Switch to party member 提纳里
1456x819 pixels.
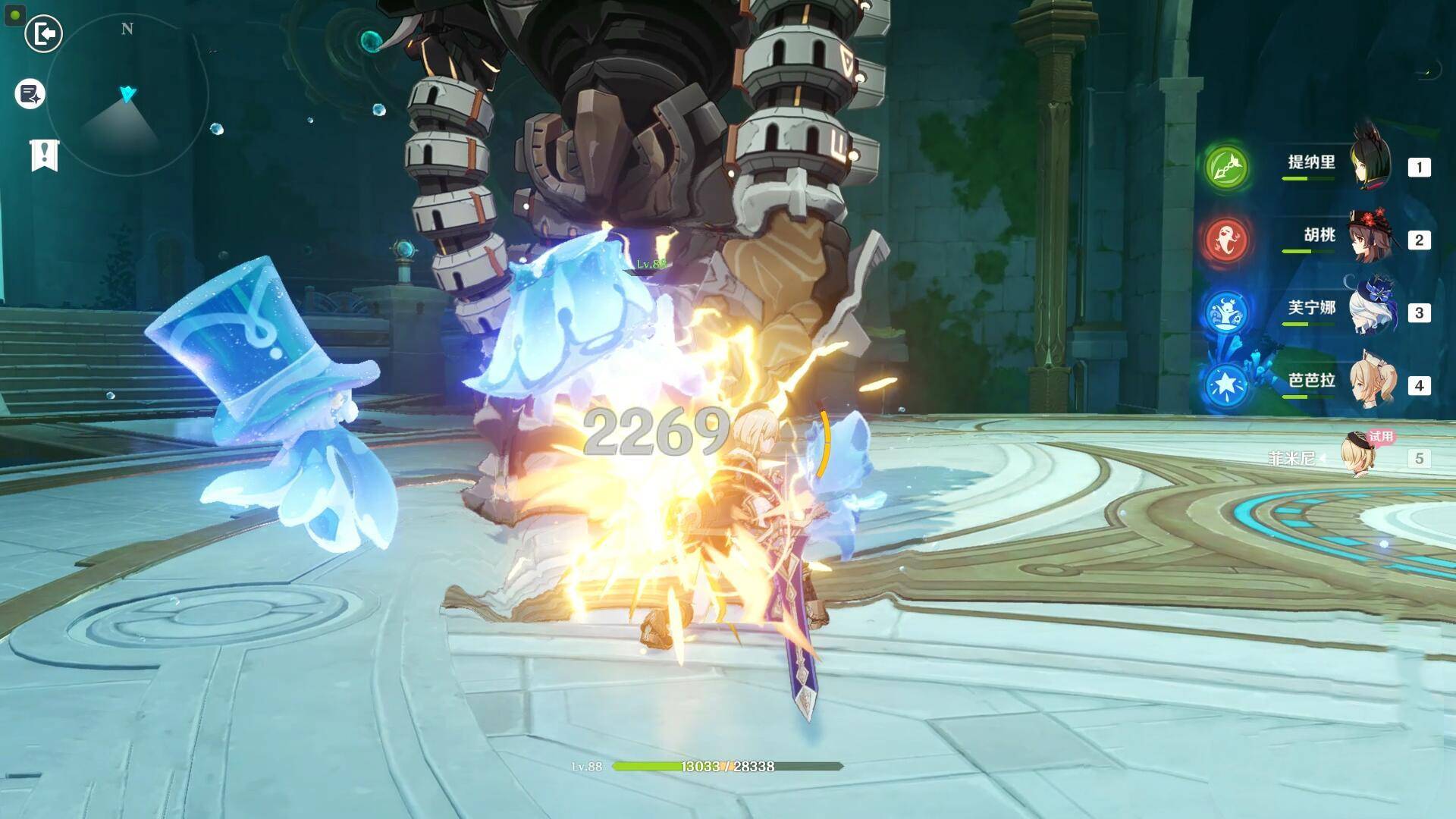click(1371, 165)
